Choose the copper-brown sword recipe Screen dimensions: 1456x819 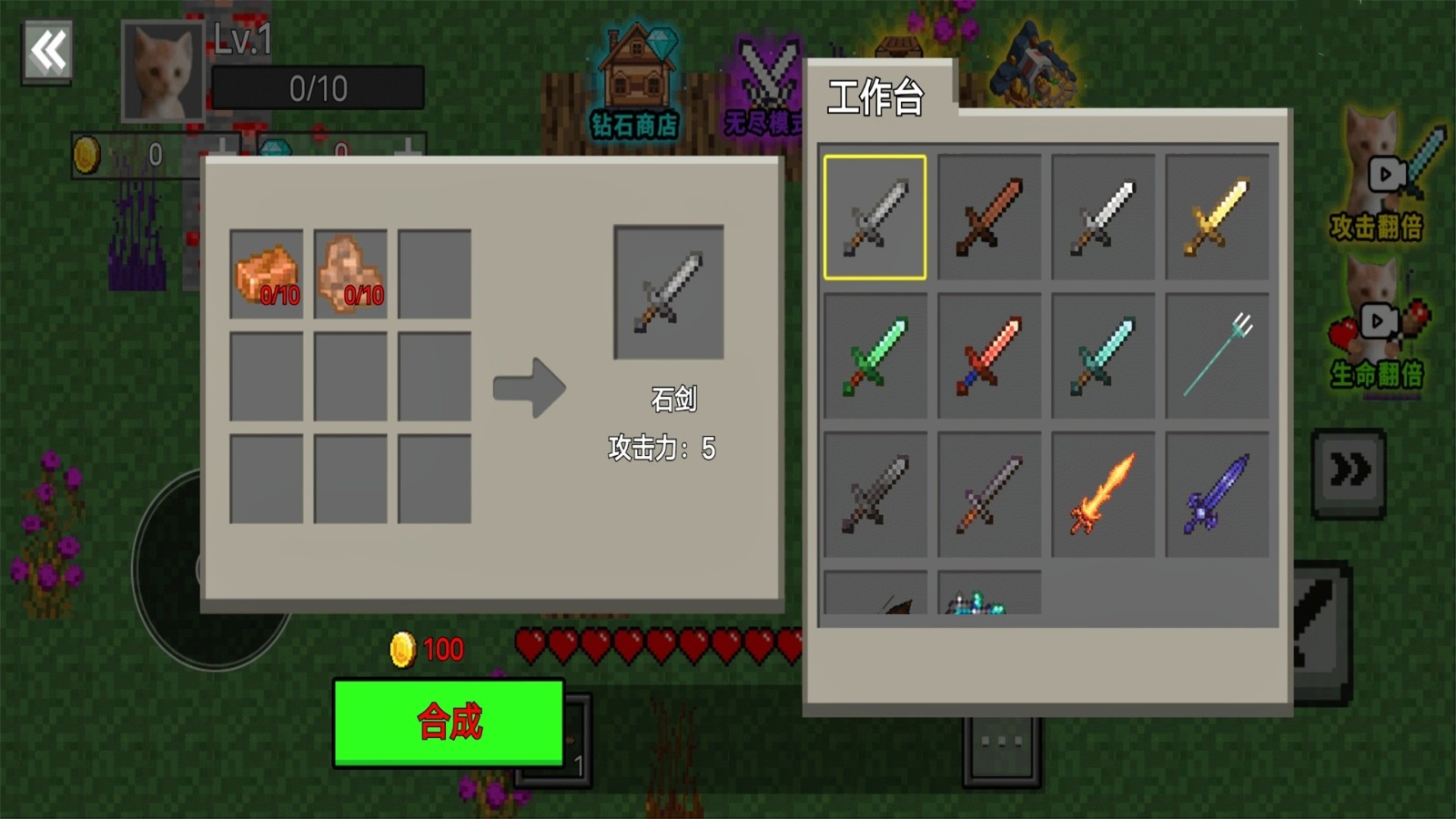tap(989, 217)
